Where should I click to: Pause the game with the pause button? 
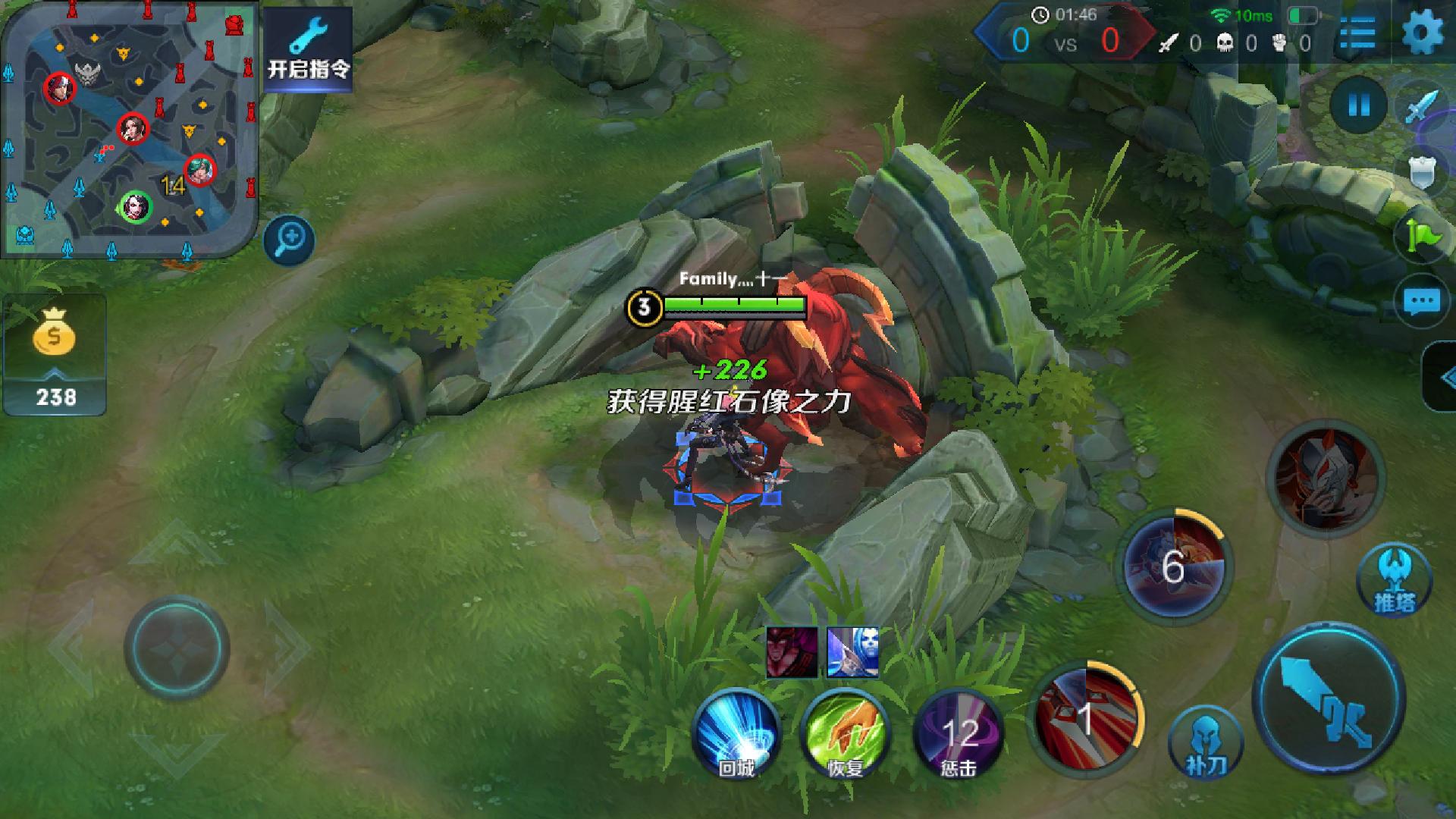coord(1358,105)
